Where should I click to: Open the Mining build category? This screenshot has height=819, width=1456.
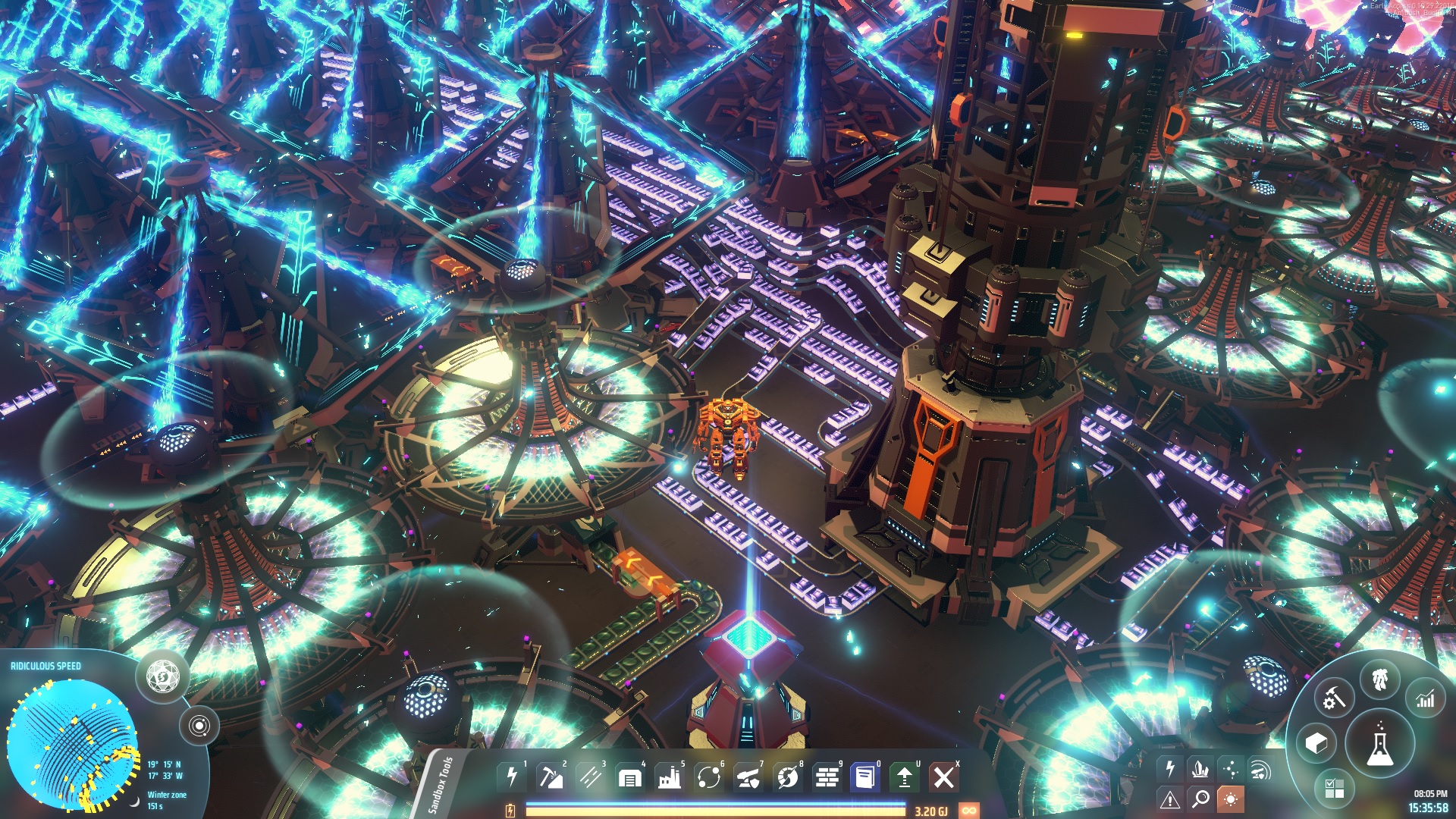[x=551, y=777]
